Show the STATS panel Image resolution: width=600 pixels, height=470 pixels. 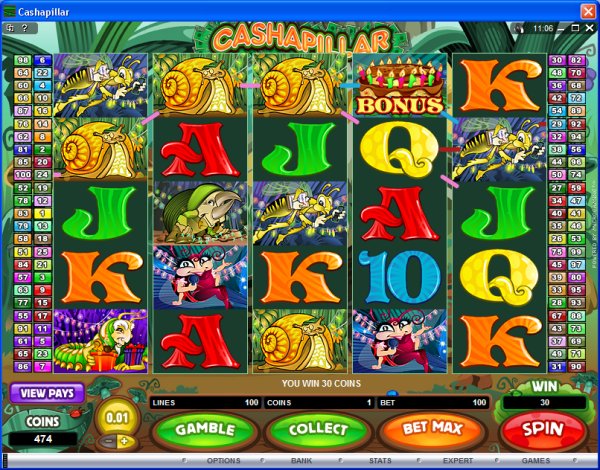[379, 461]
